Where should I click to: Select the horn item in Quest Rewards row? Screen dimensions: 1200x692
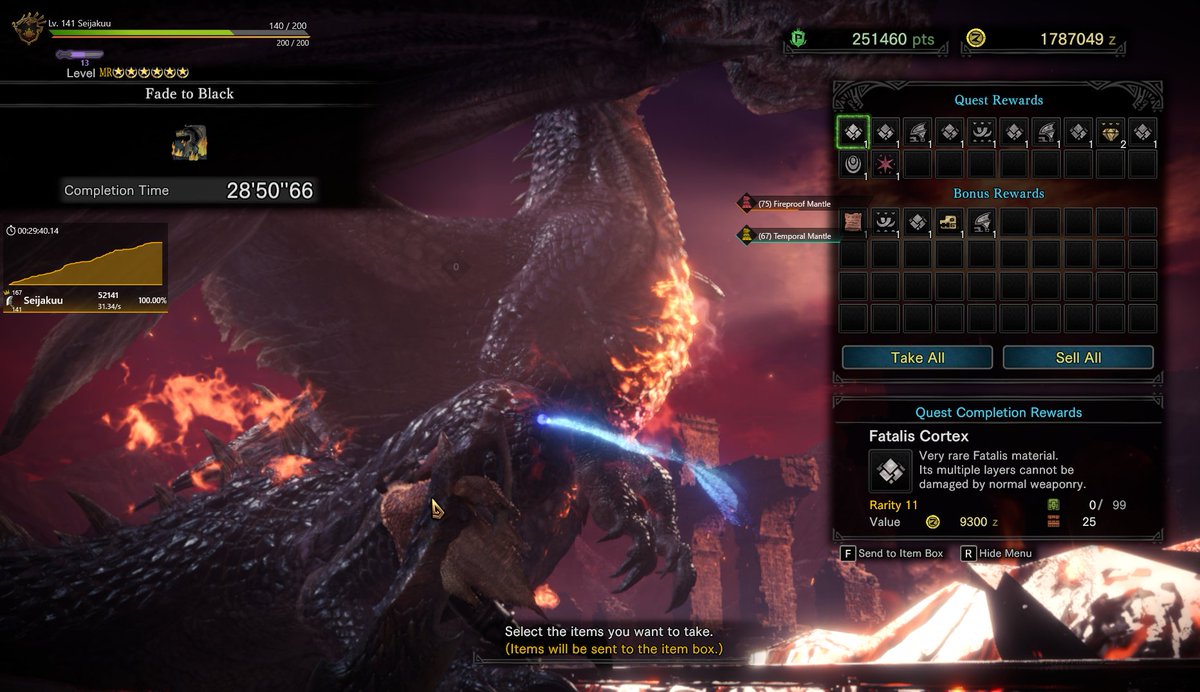click(917, 131)
